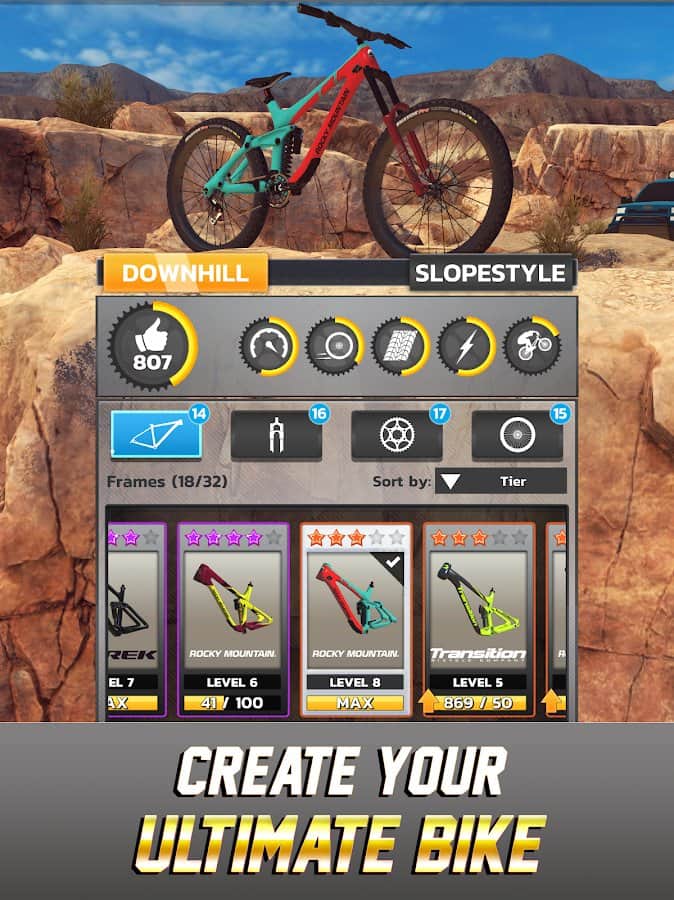The height and width of the screenshot is (900, 674).
Task: Open the fork parts category
Action: 276,435
